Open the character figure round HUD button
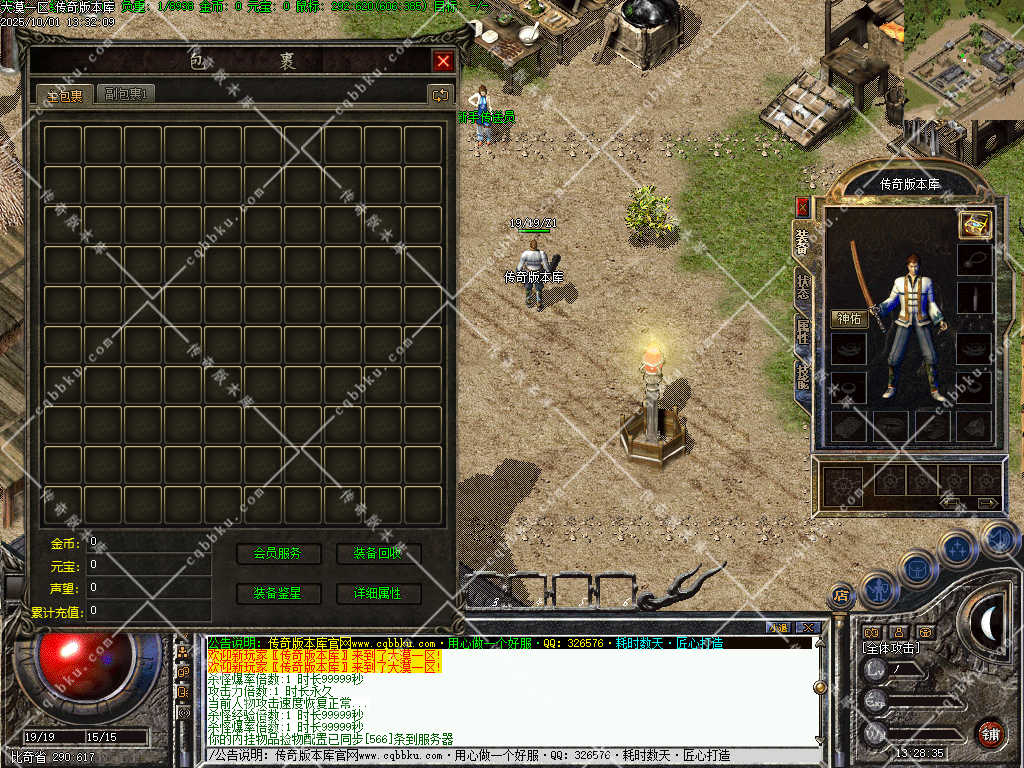The image size is (1024, 768). tap(879, 588)
